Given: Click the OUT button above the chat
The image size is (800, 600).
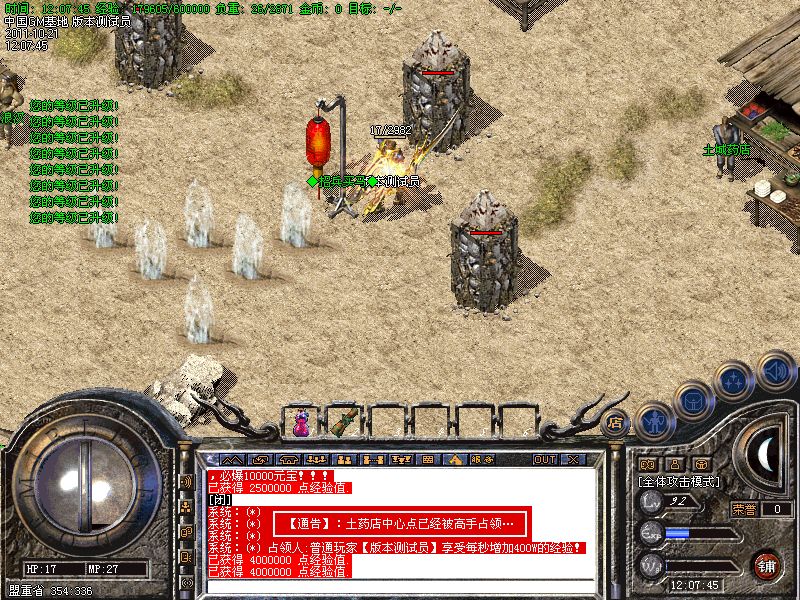Looking at the screenshot, I should click(x=545, y=460).
